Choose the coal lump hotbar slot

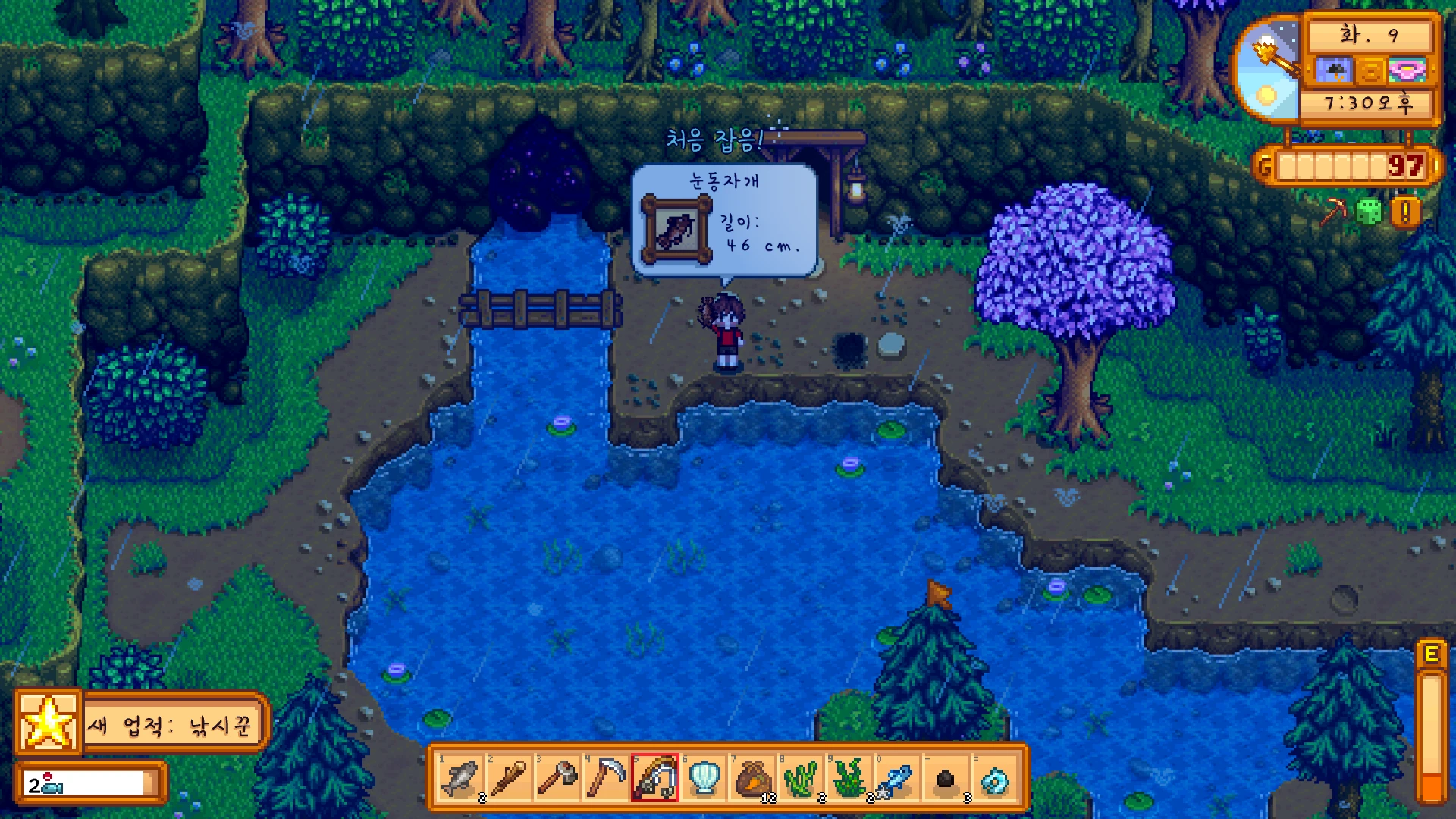tap(946, 778)
